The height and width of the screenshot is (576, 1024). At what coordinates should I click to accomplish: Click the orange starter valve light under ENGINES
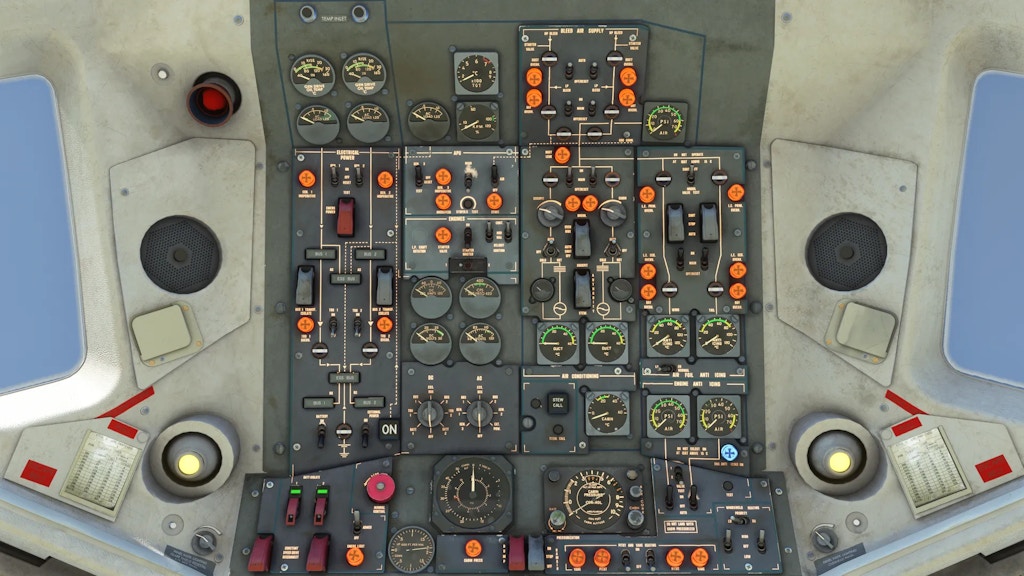tap(443, 235)
